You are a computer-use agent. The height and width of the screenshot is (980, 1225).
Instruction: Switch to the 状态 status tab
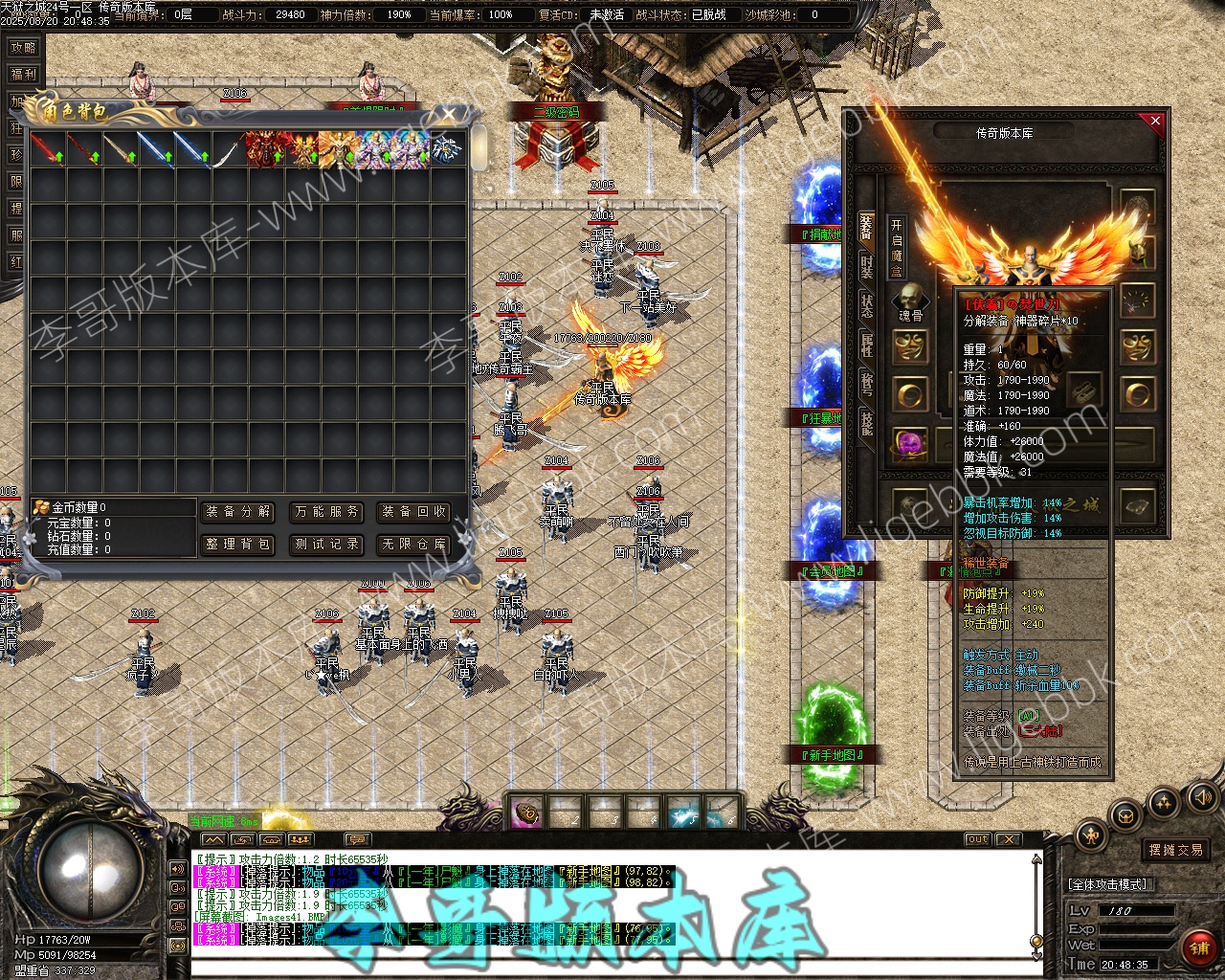click(866, 305)
